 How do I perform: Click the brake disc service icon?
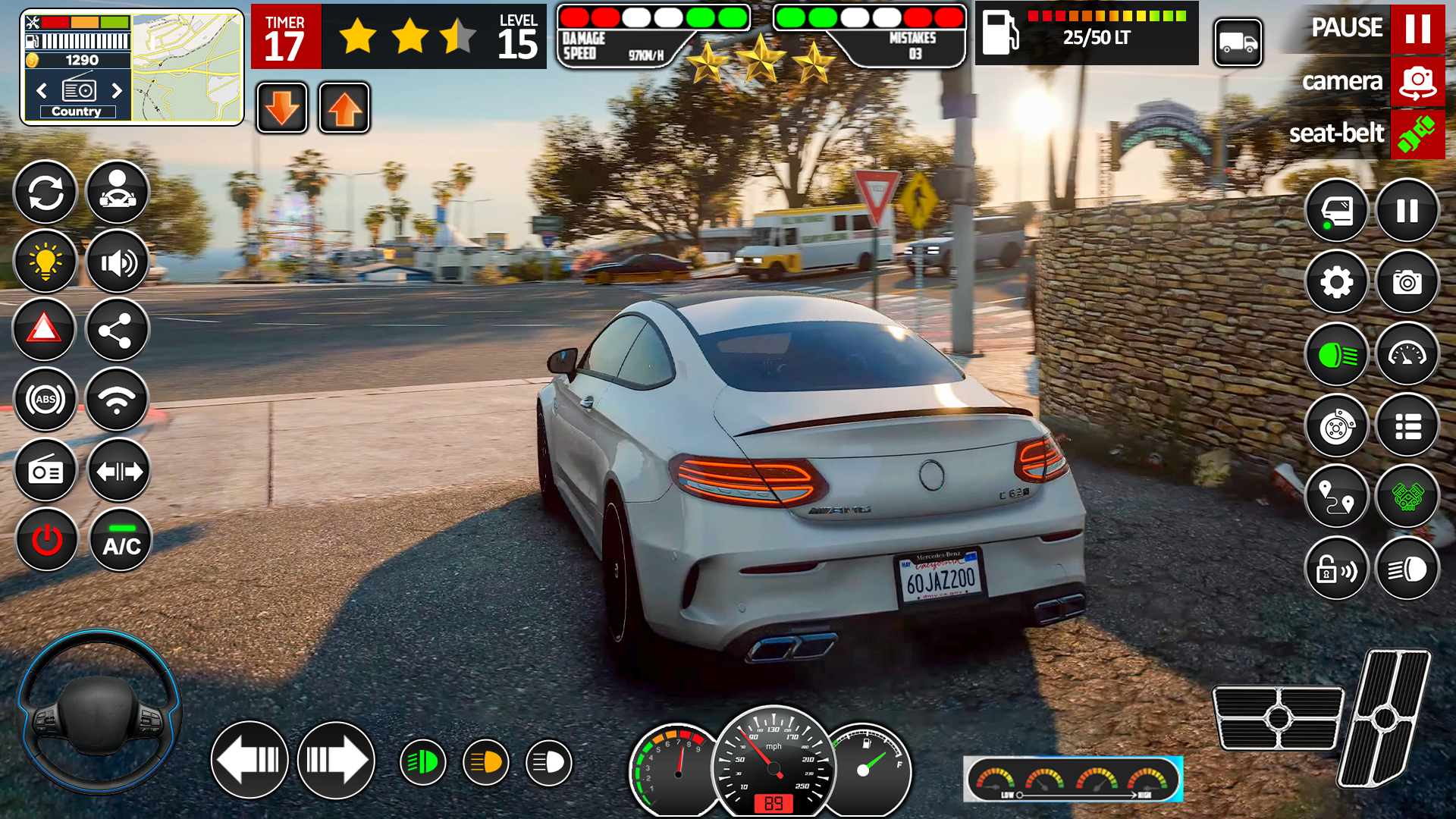click(1337, 427)
